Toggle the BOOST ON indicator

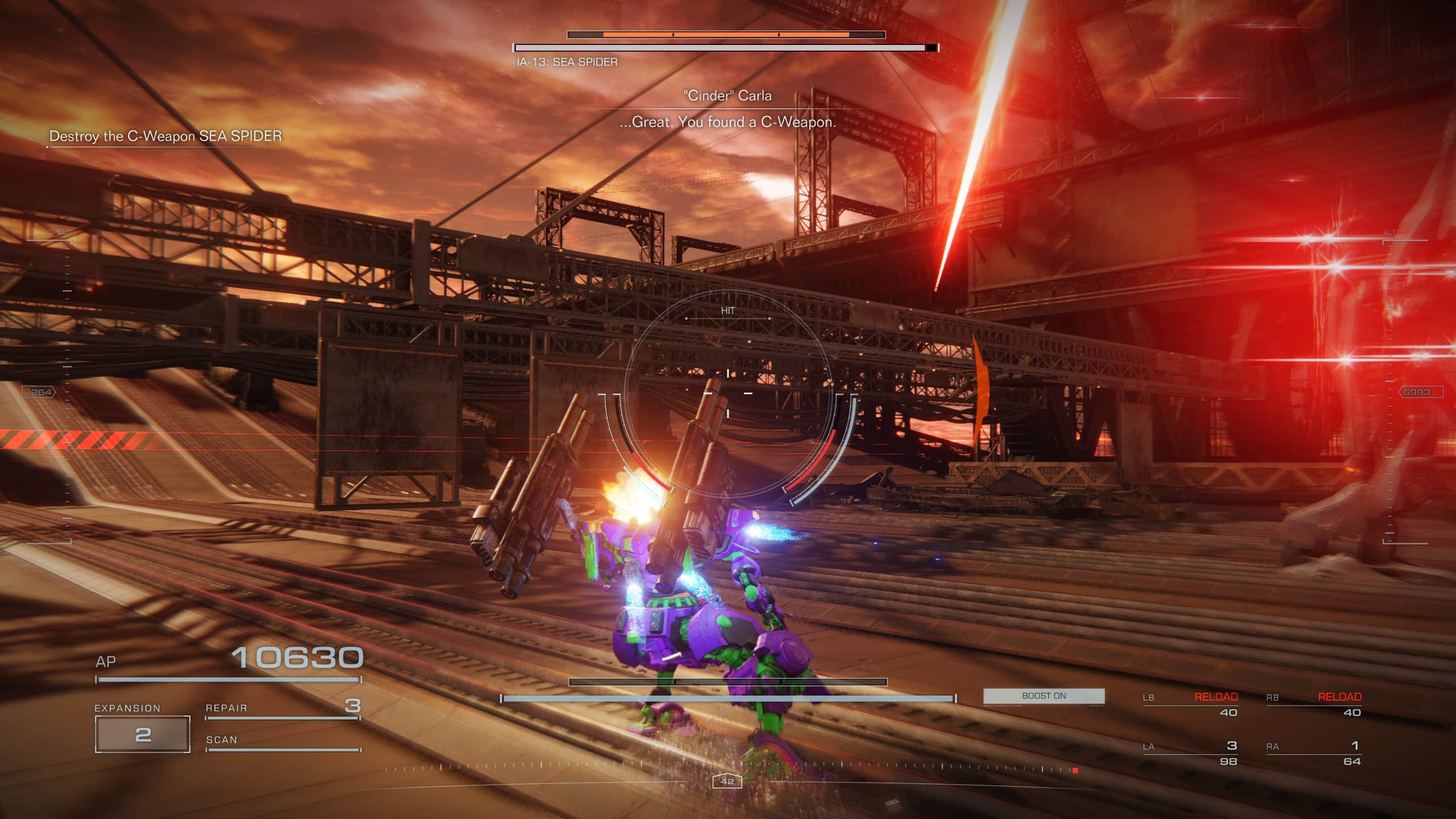point(1044,696)
